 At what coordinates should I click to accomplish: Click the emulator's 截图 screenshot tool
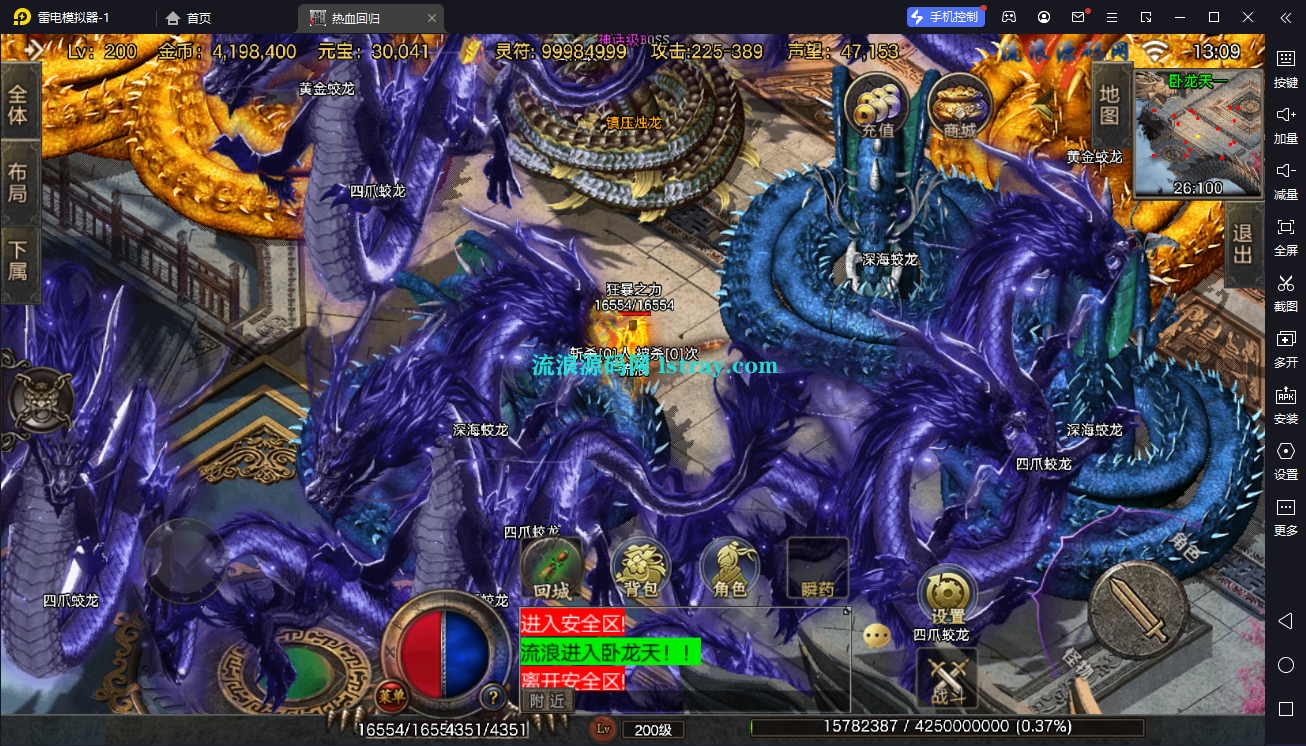tap(1286, 290)
